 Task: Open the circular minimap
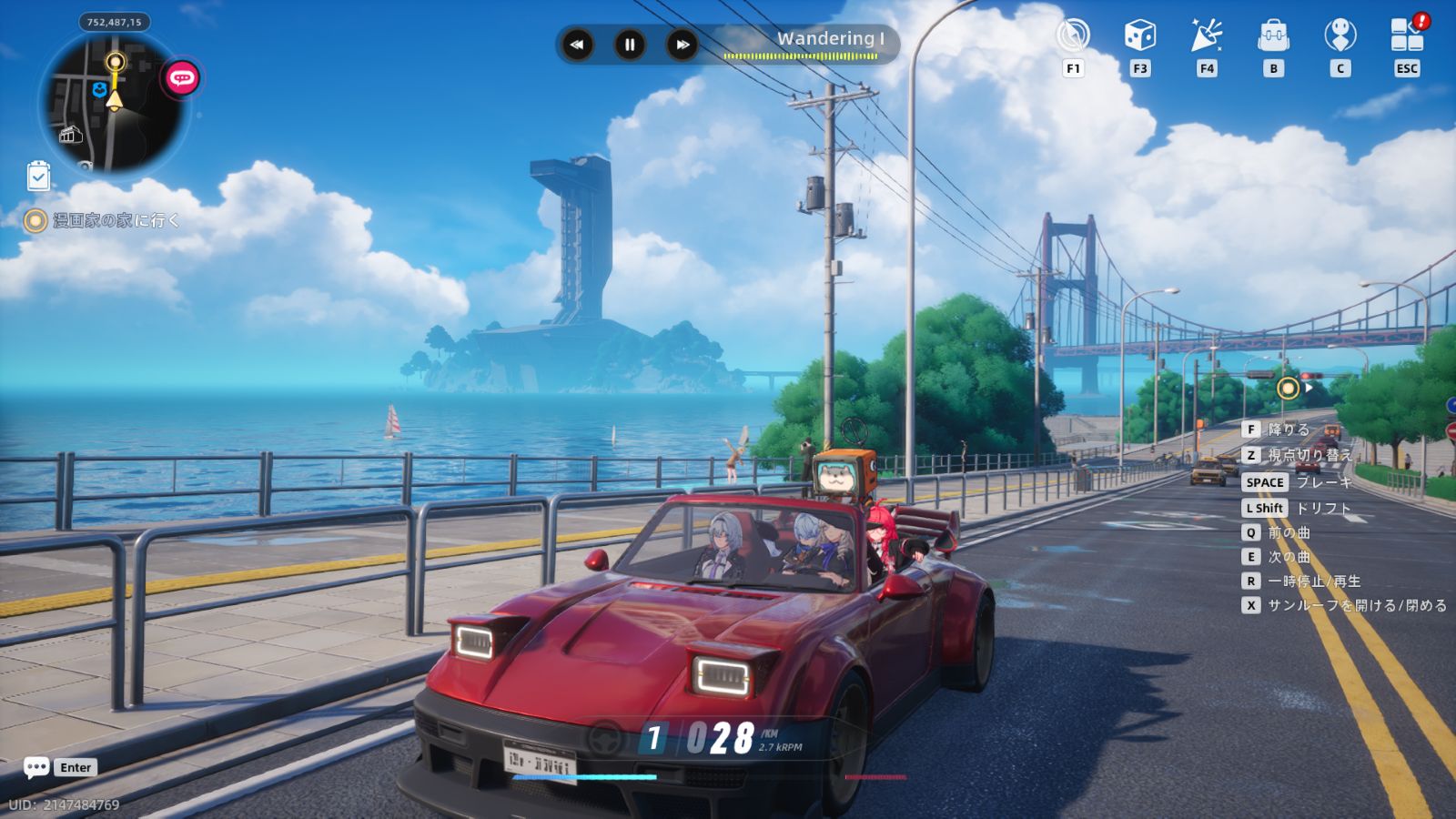pyautogui.click(x=114, y=102)
